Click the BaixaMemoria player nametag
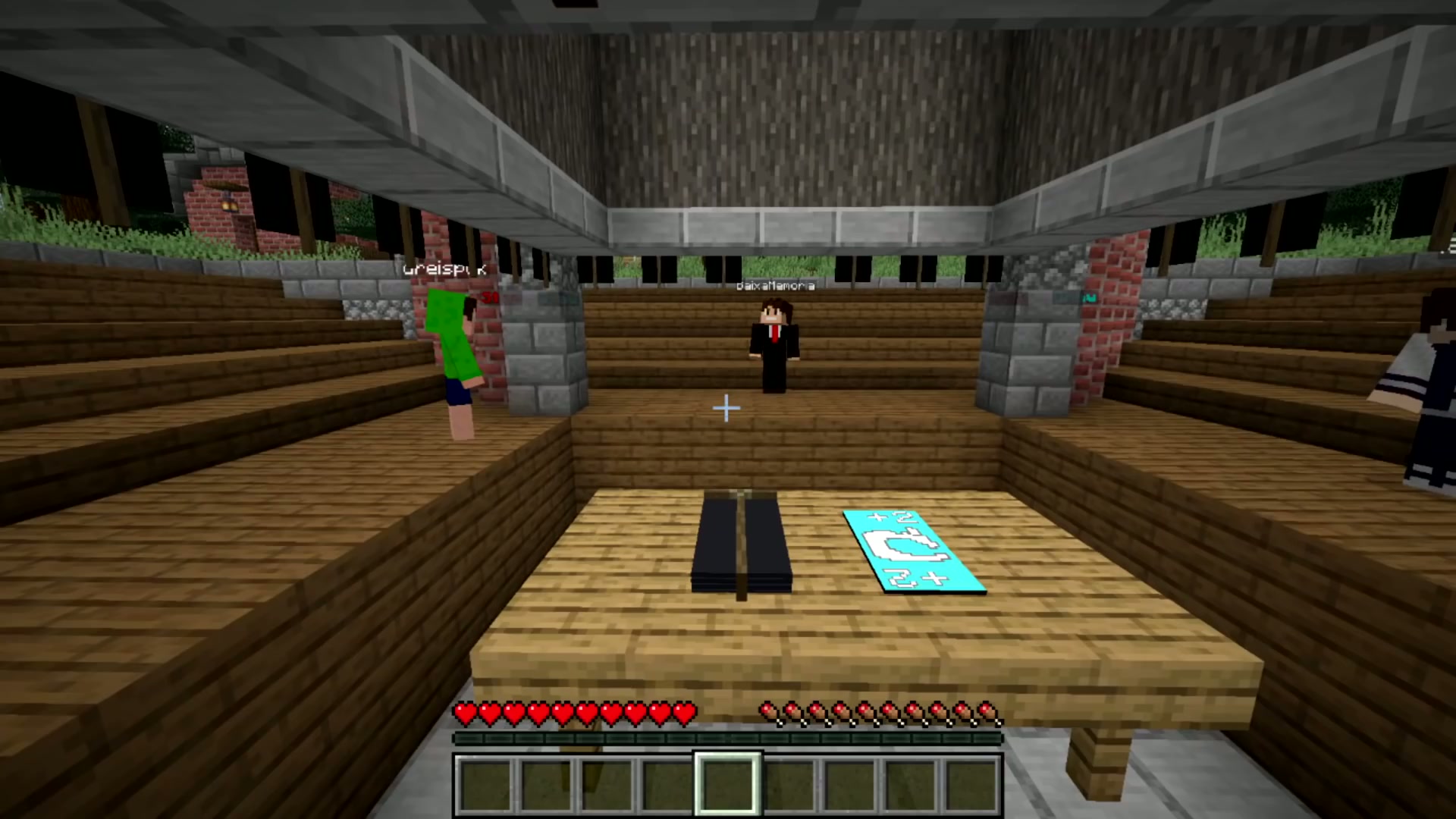The image size is (1456, 819). 775,285
